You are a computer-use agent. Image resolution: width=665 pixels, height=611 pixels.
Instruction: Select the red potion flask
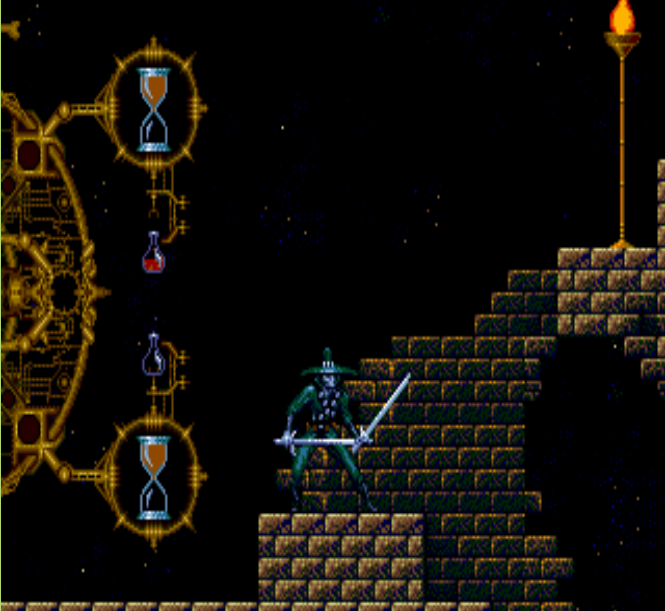pyautogui.click(x=153, y=253)
